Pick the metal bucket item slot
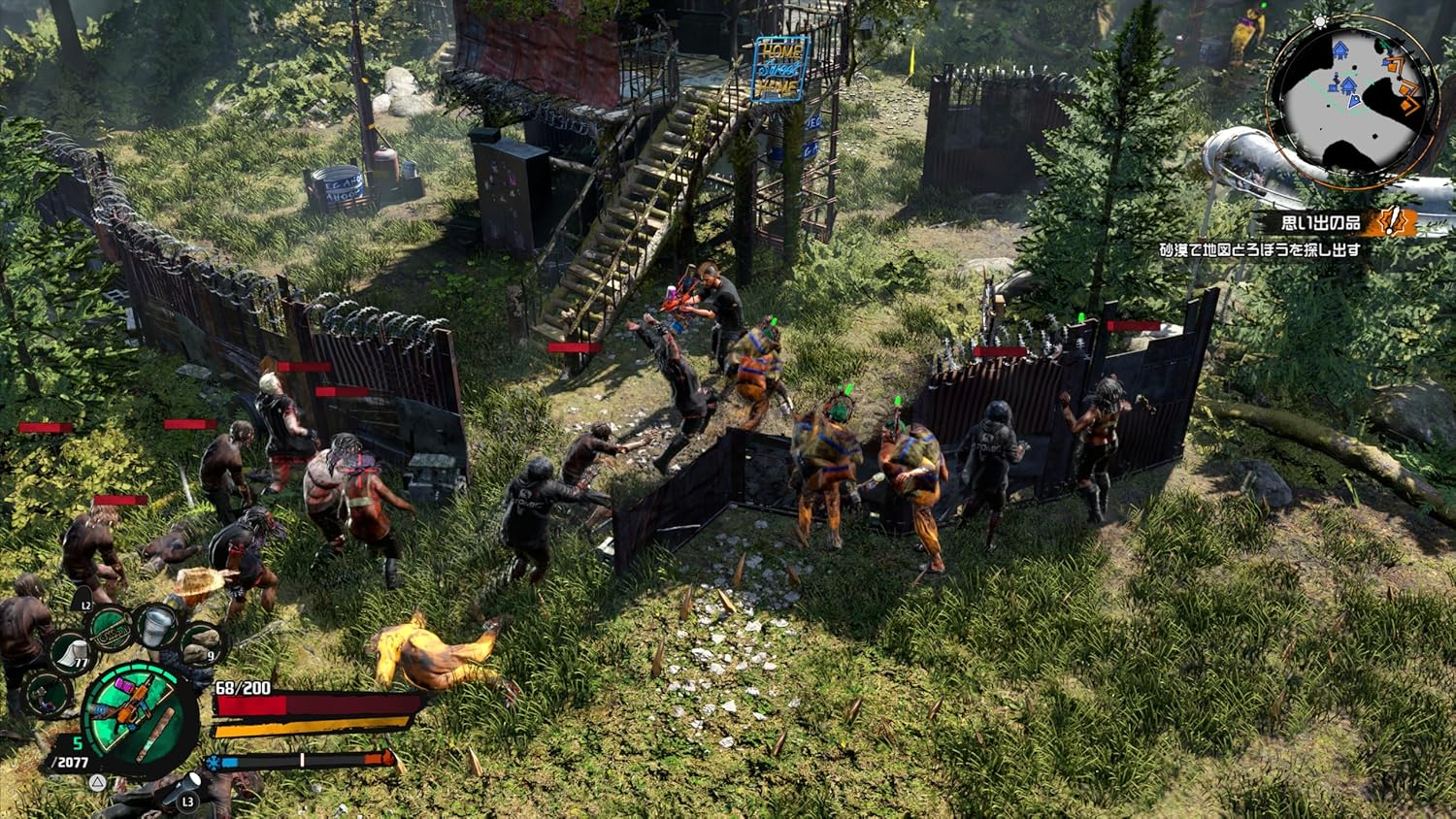Viewport: 1456px width, 819px height. pyautogui.click(x=155, y=626)
